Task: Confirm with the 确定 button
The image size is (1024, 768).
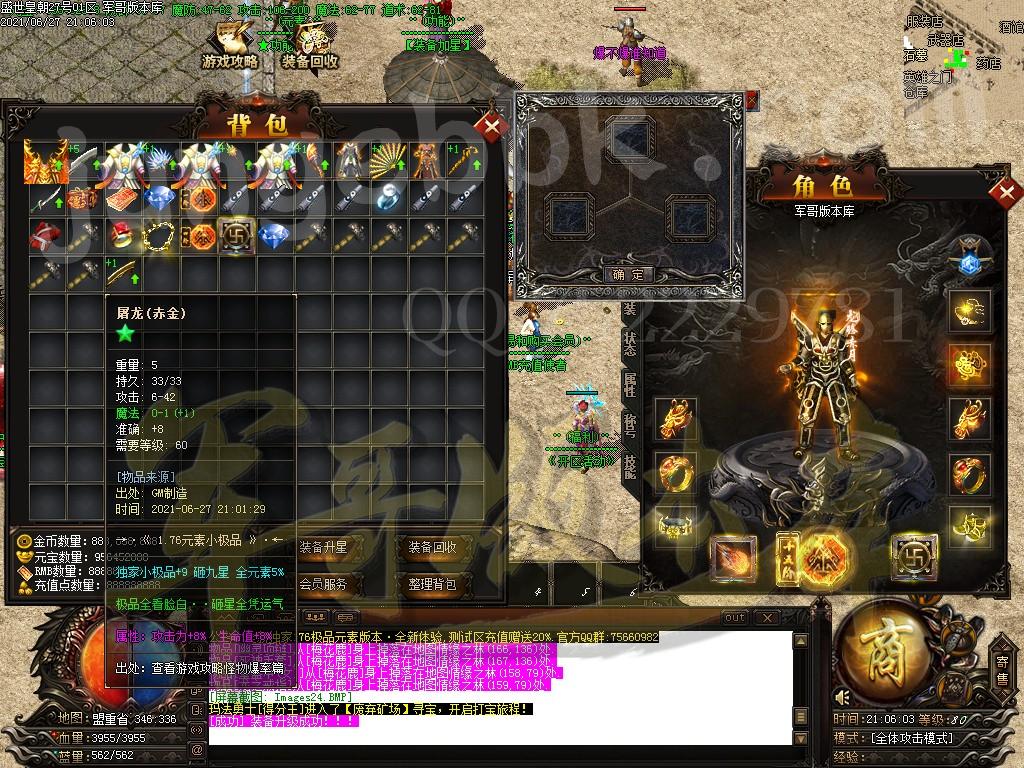Action: [629, 274]
